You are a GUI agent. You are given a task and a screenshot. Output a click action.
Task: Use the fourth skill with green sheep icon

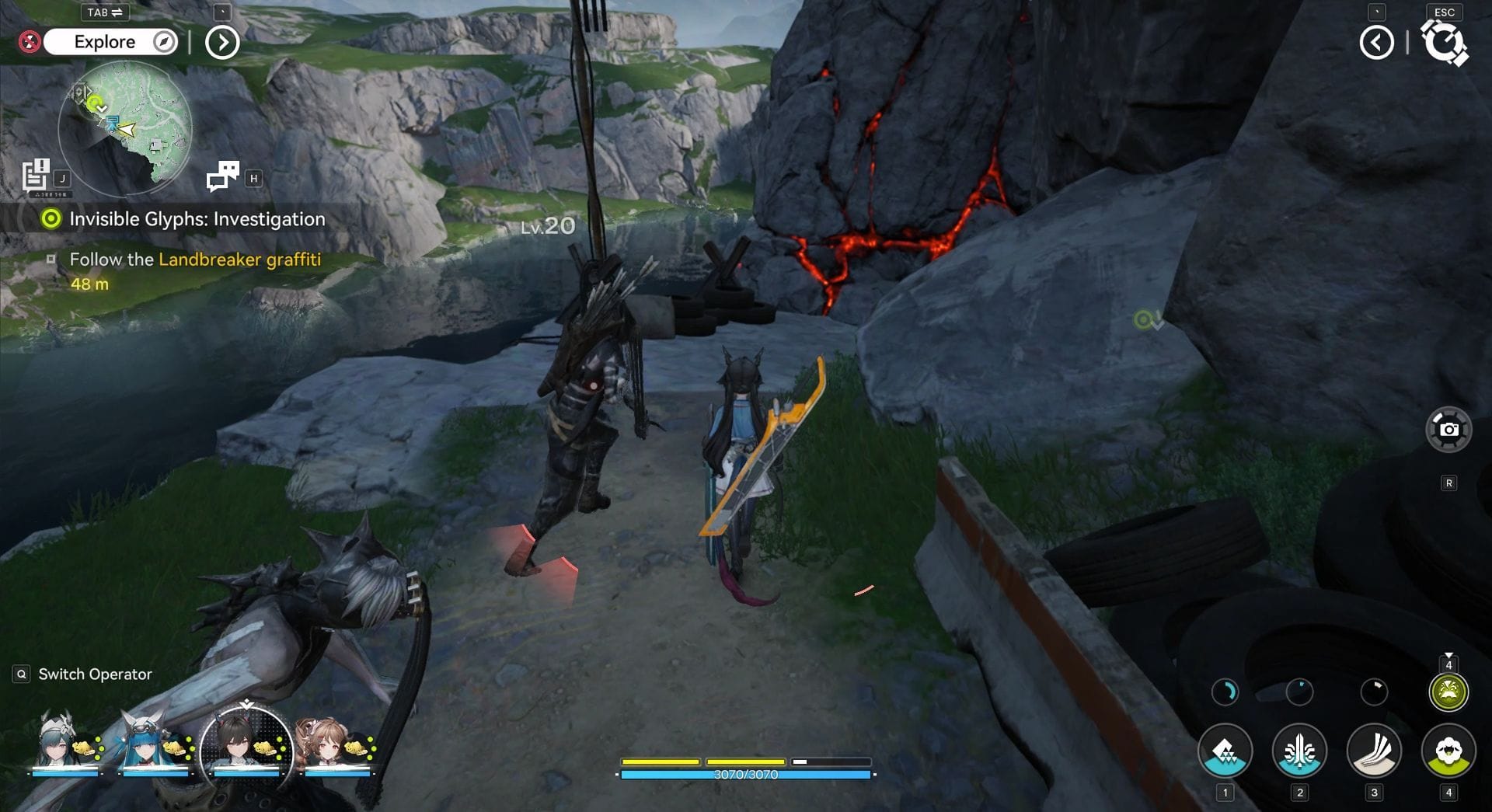pos(1448,751)
